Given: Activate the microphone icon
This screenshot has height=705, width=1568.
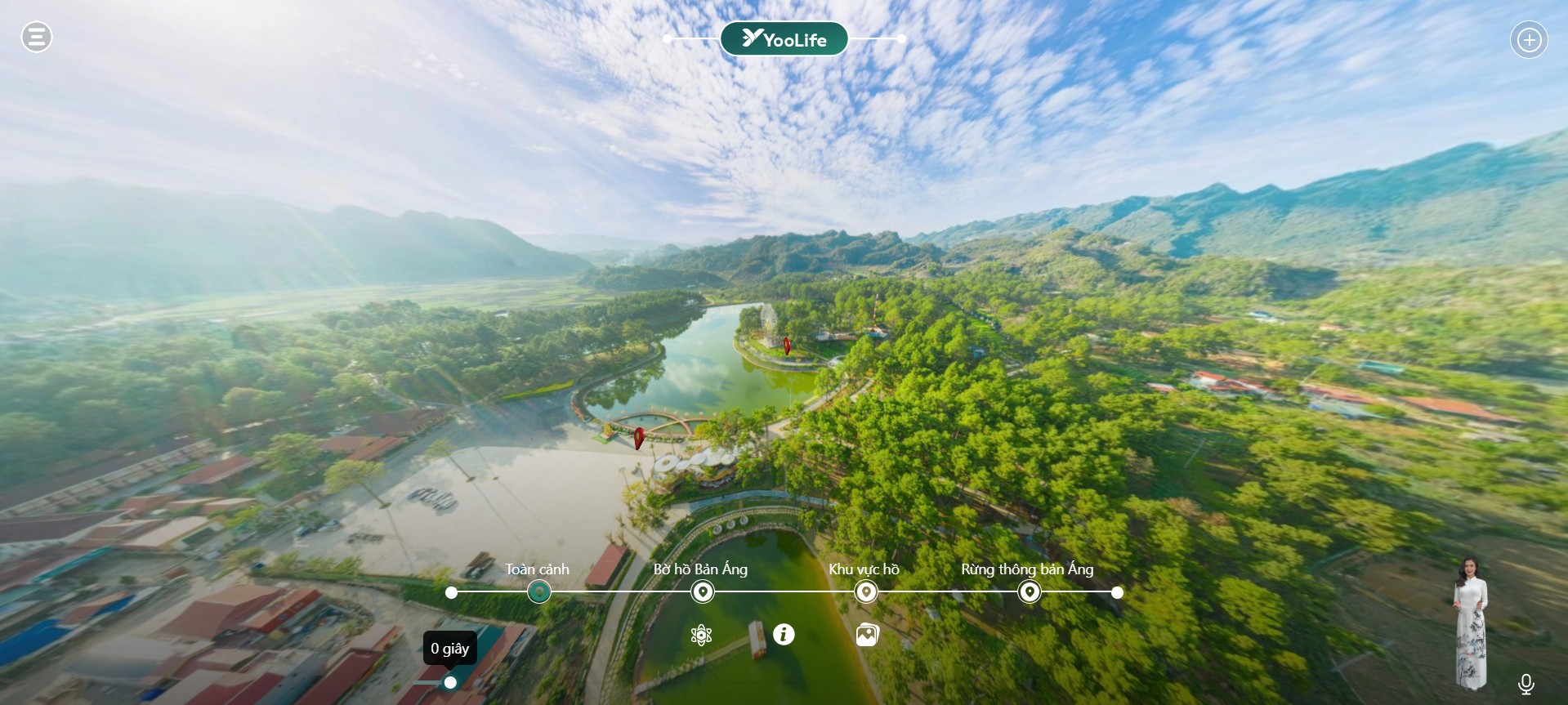Looking at the screenshot, I should 1526,684.
